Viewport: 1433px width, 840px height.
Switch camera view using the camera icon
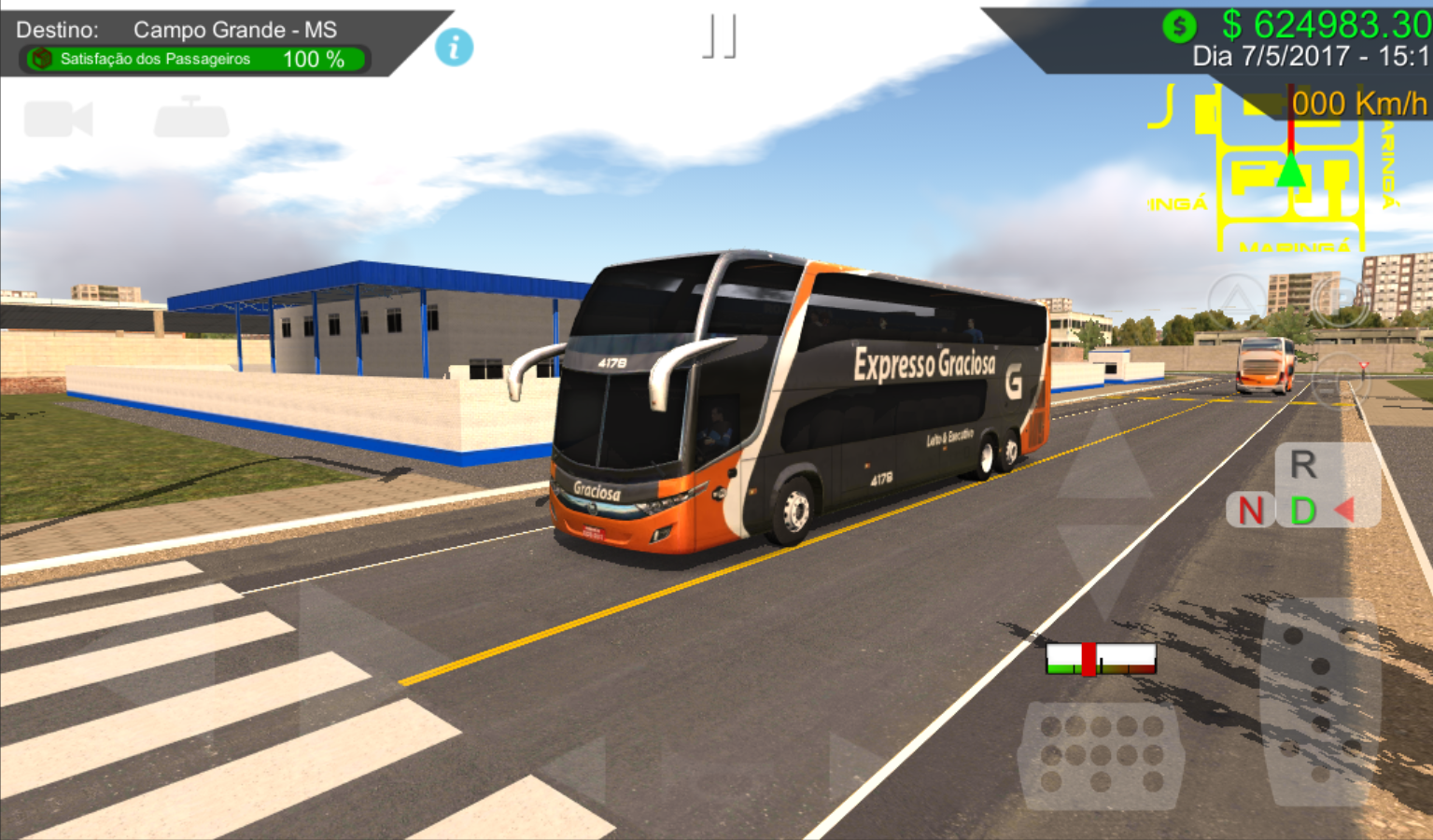[x=58, y=118]
